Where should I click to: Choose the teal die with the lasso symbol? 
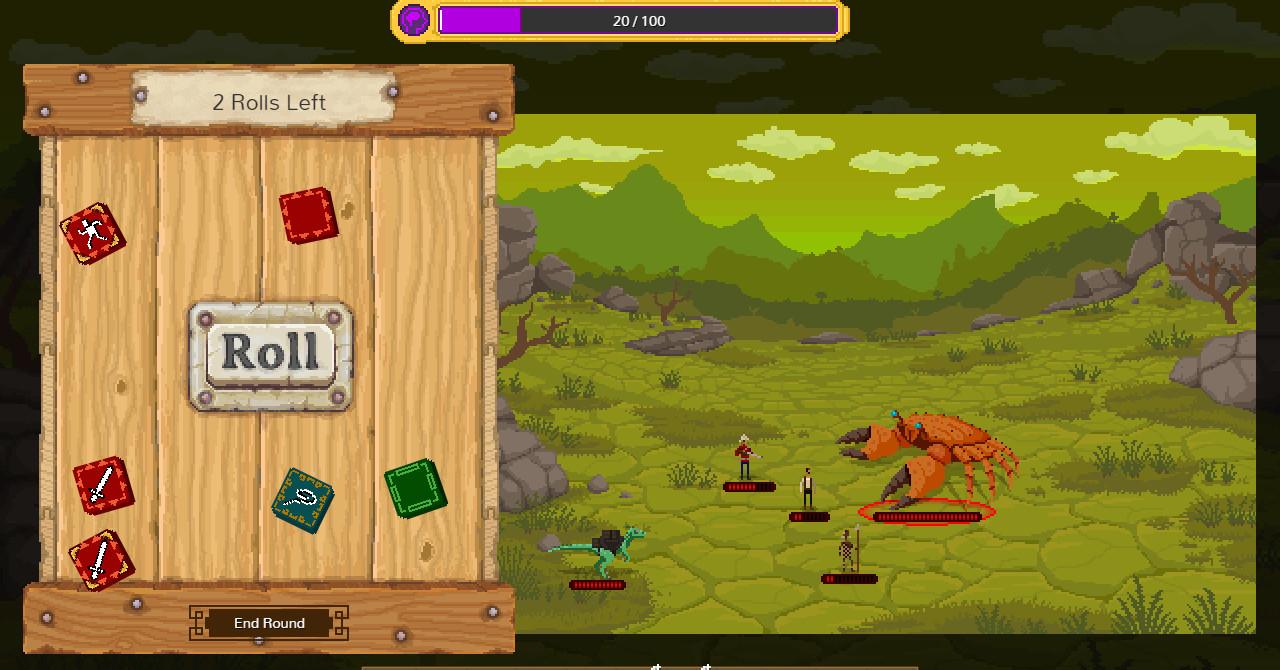click(x=303, y=500)
